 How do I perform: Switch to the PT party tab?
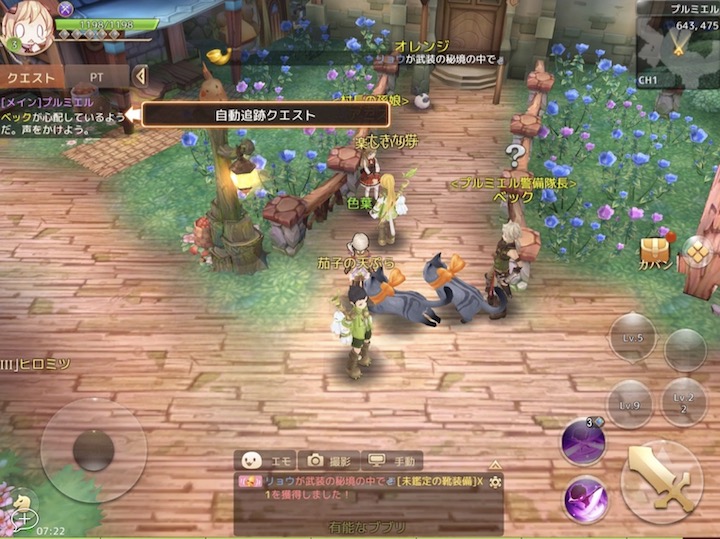(x=97, y=76)
